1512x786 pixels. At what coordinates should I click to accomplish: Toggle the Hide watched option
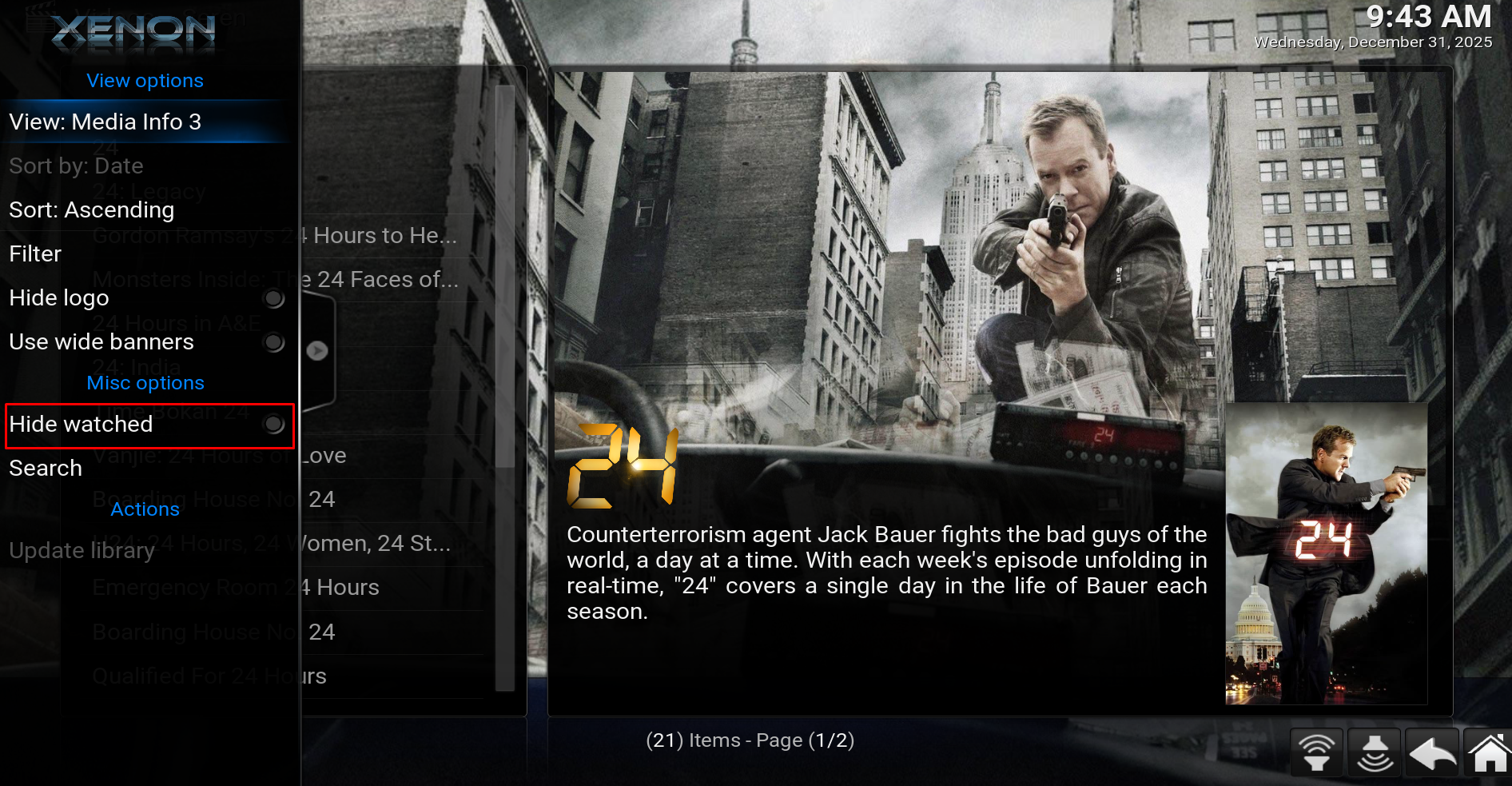click(x=273, y=425)
